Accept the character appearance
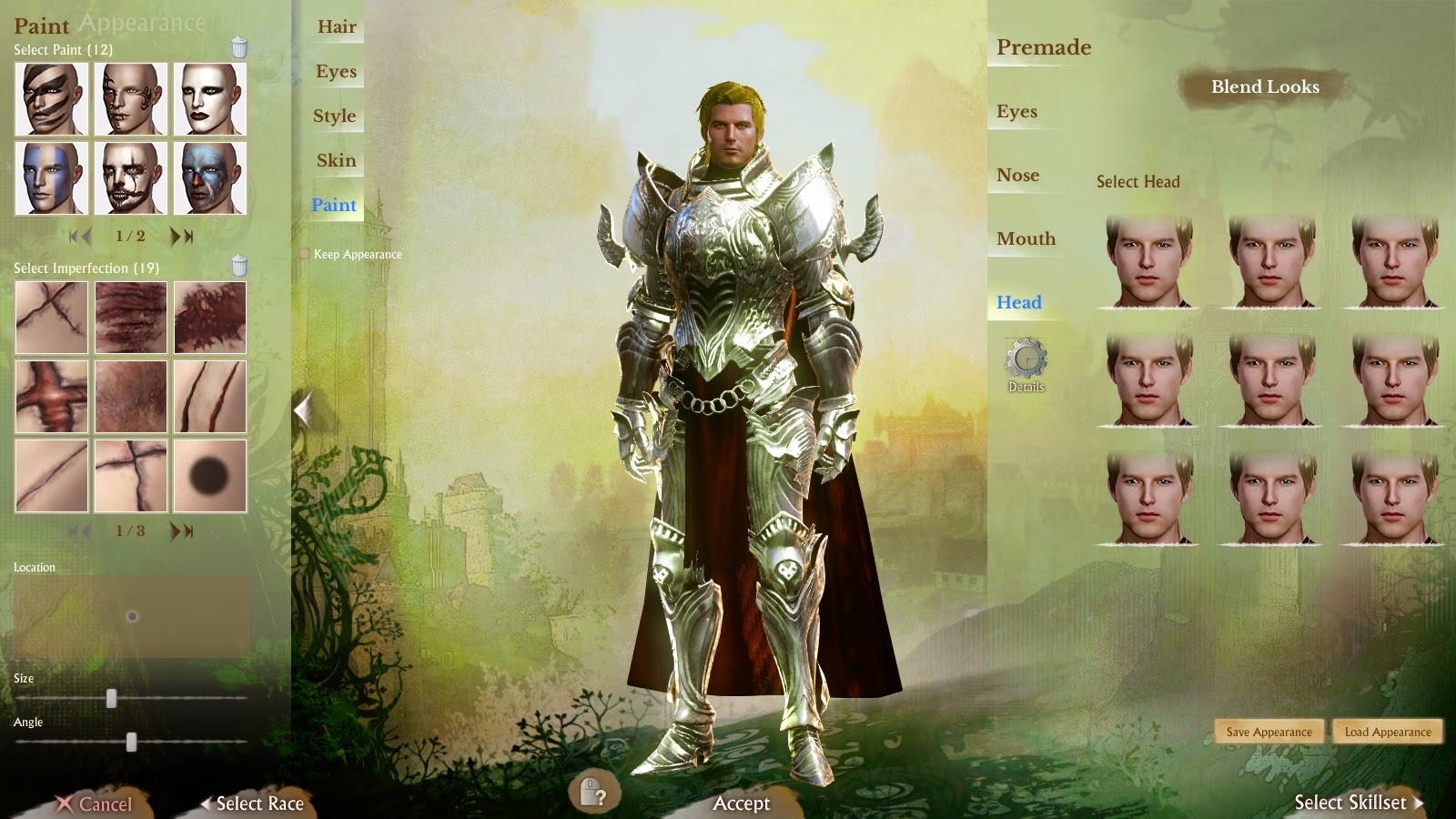Screen dimensions: 1456x819 [x=741, y=803]
